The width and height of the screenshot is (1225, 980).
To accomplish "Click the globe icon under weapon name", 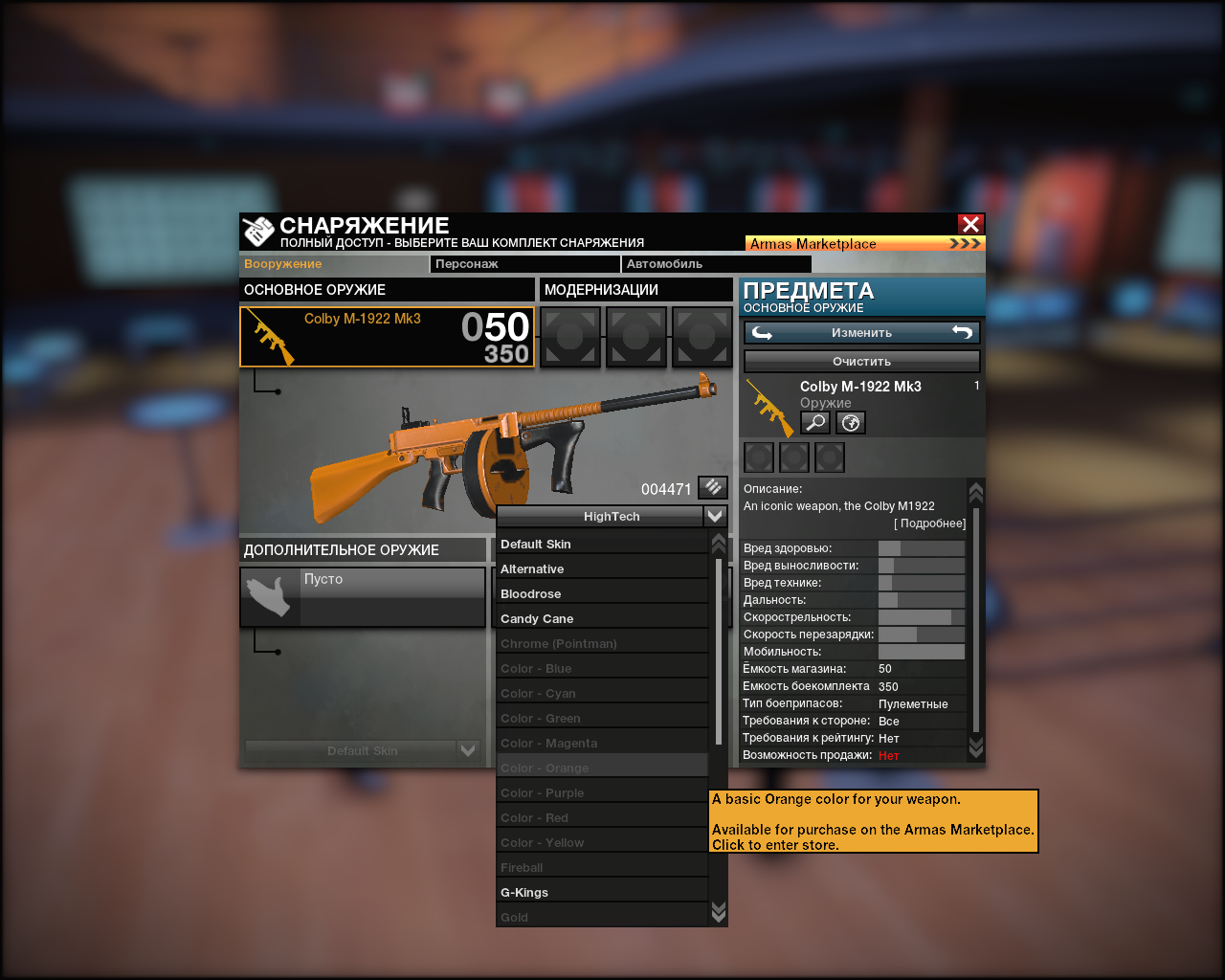I will pyautogui.click(x=851, y=422).
